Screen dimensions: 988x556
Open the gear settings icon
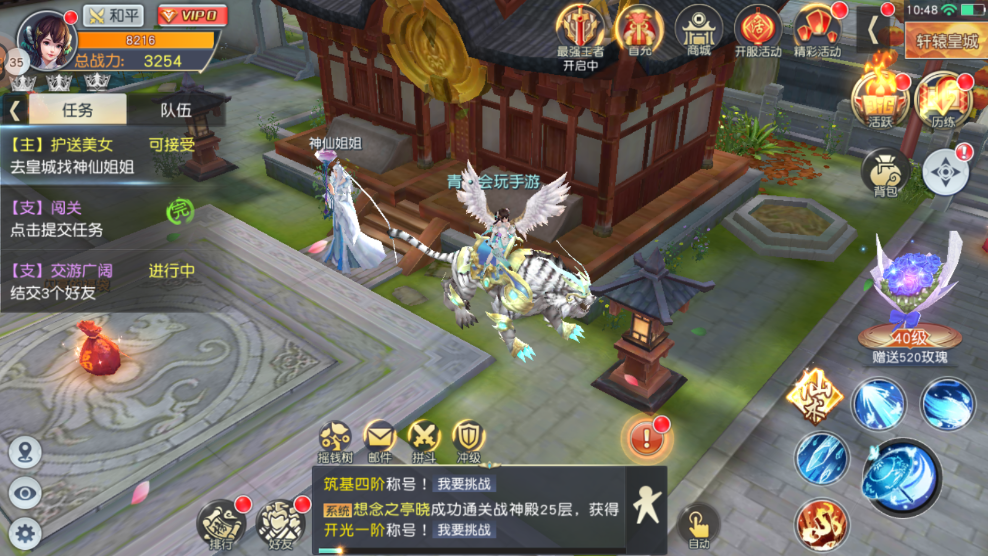24,533
